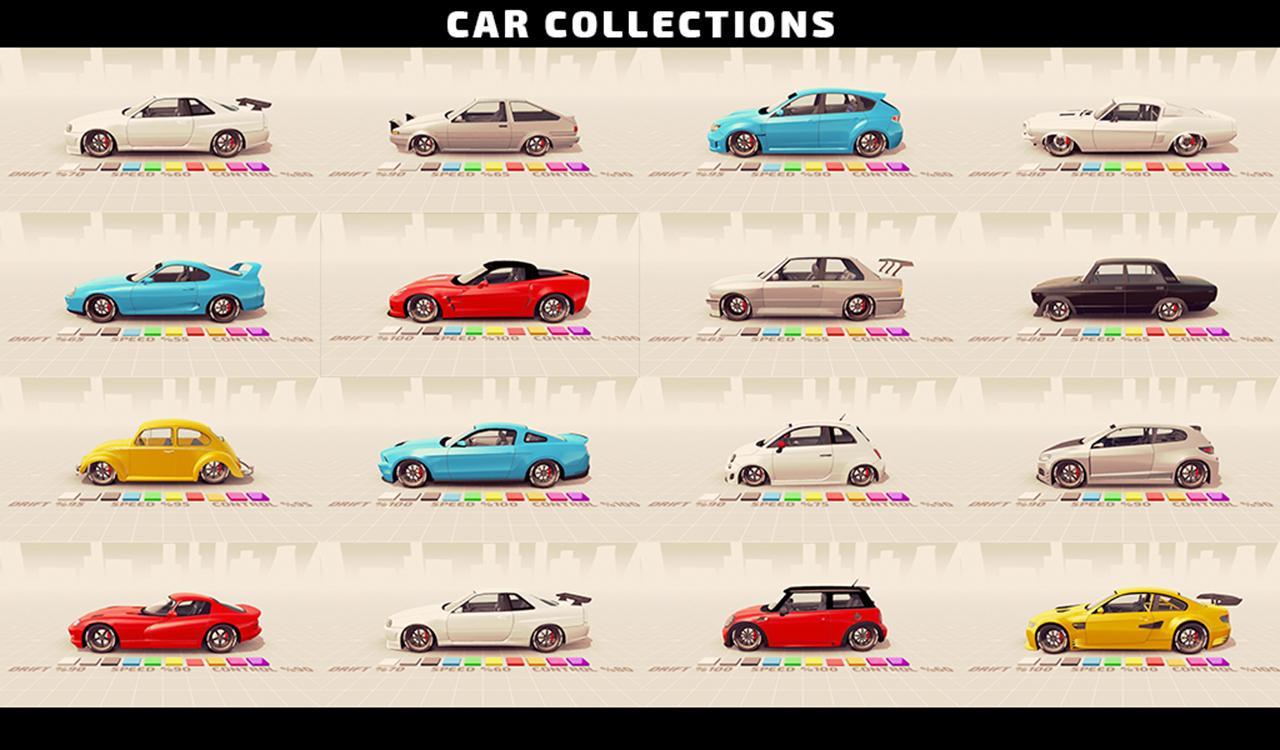Pick the silver hatchback at third row right
1280x750 pixels.
(1120, 455)
